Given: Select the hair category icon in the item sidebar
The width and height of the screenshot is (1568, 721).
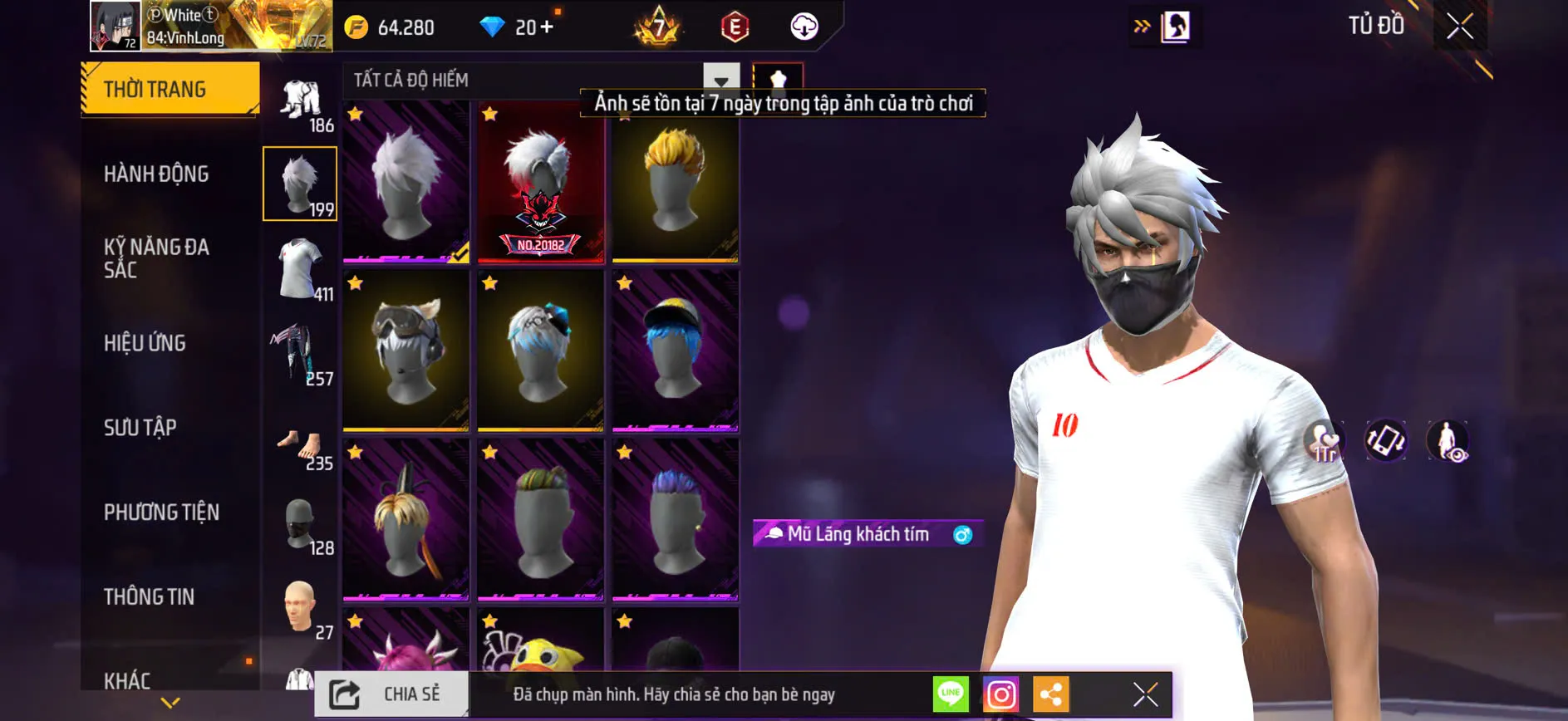Looking at the screenshot, I should click(299, 184).
